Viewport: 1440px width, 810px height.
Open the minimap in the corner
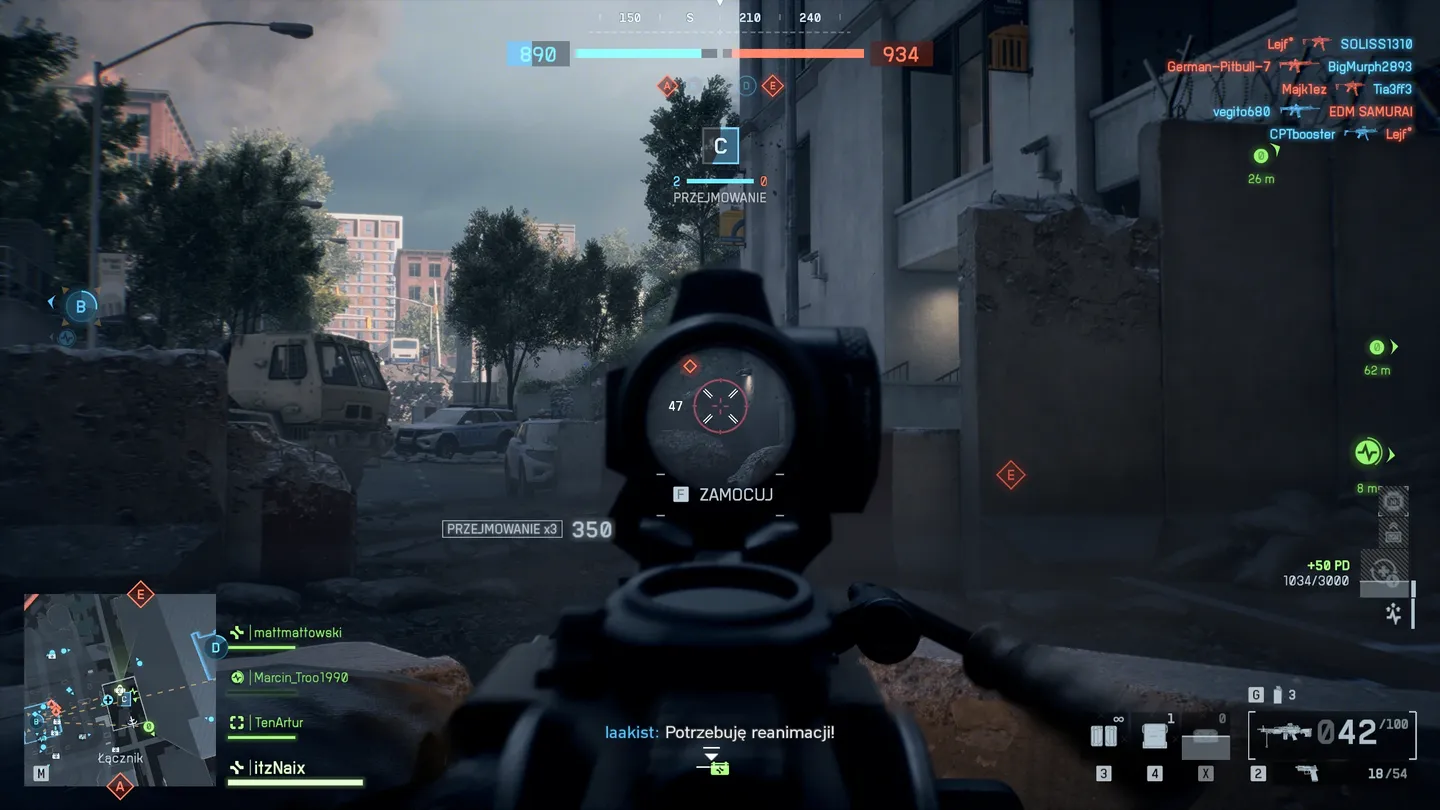pyautogui.click(x=120, y=688)
